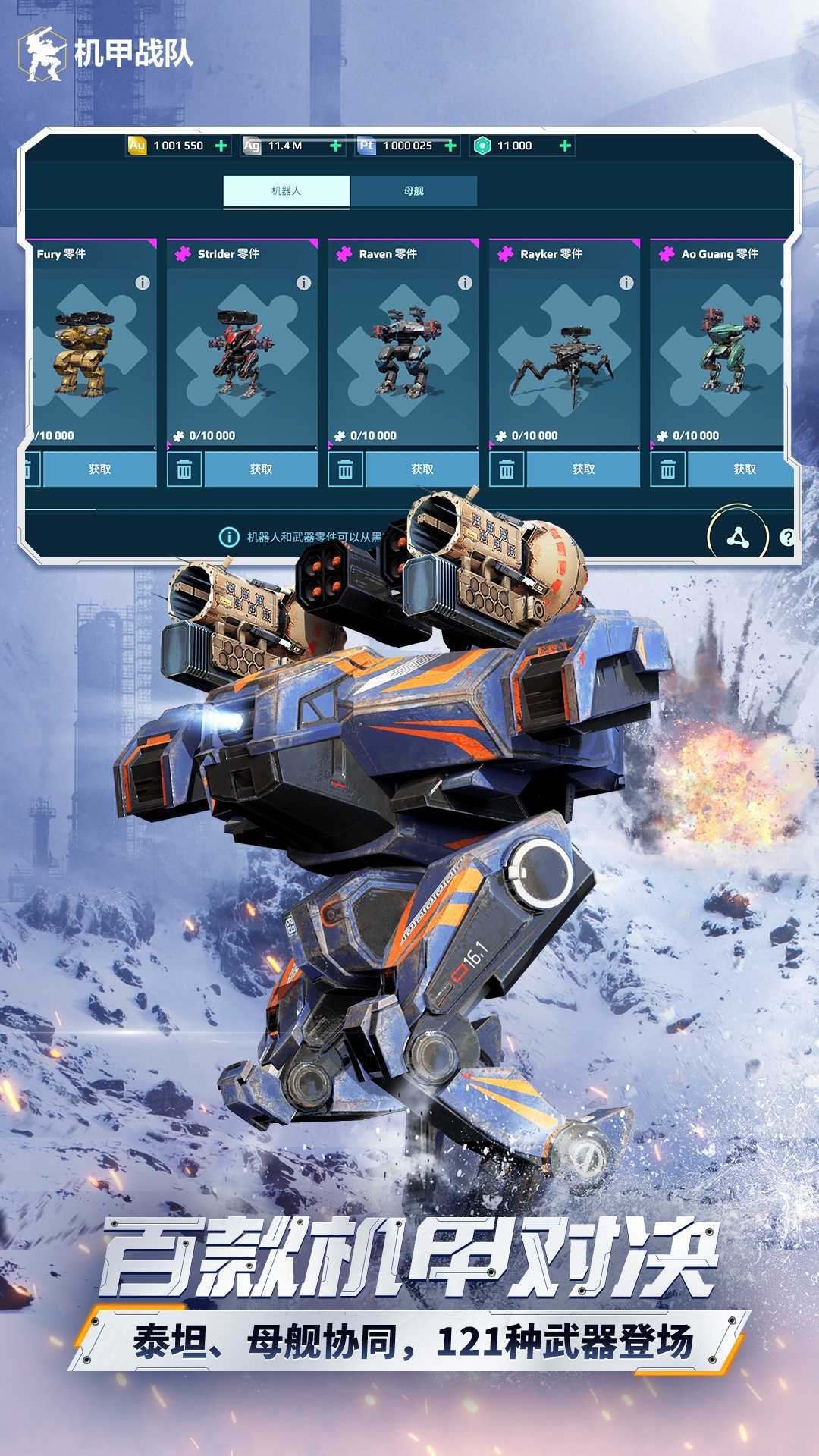
Task: Get Strider parts with 获取 button
Action: coord(261,469)
